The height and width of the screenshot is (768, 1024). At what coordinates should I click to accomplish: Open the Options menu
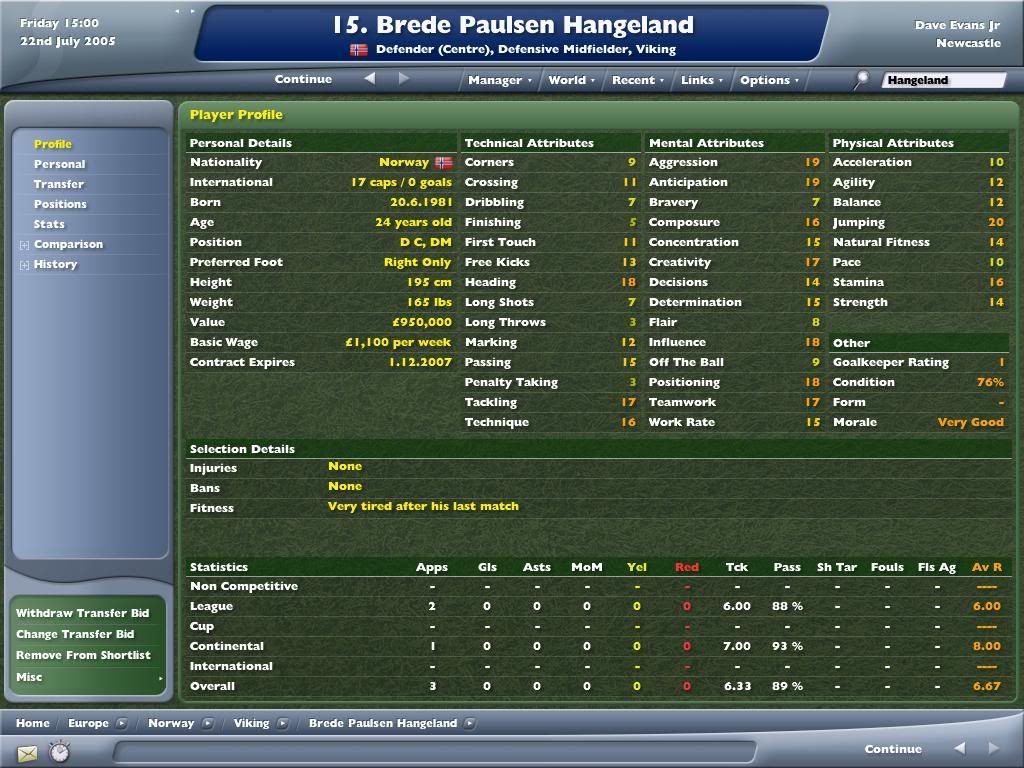769,80
